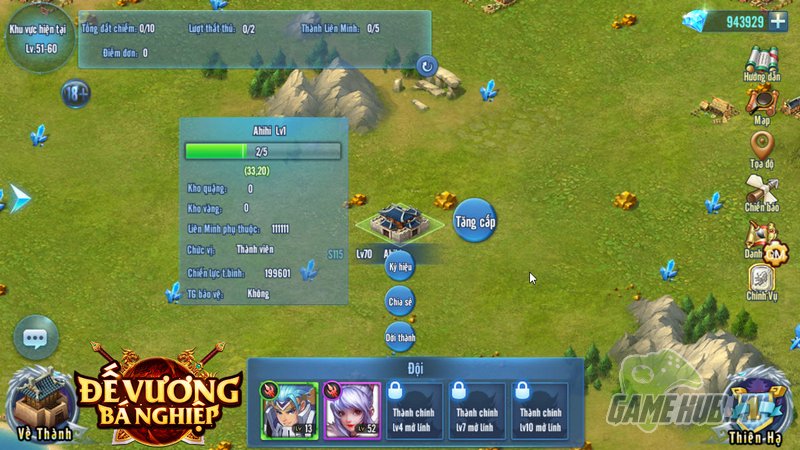Choose the Ký hiệu button

click(400, 267)
